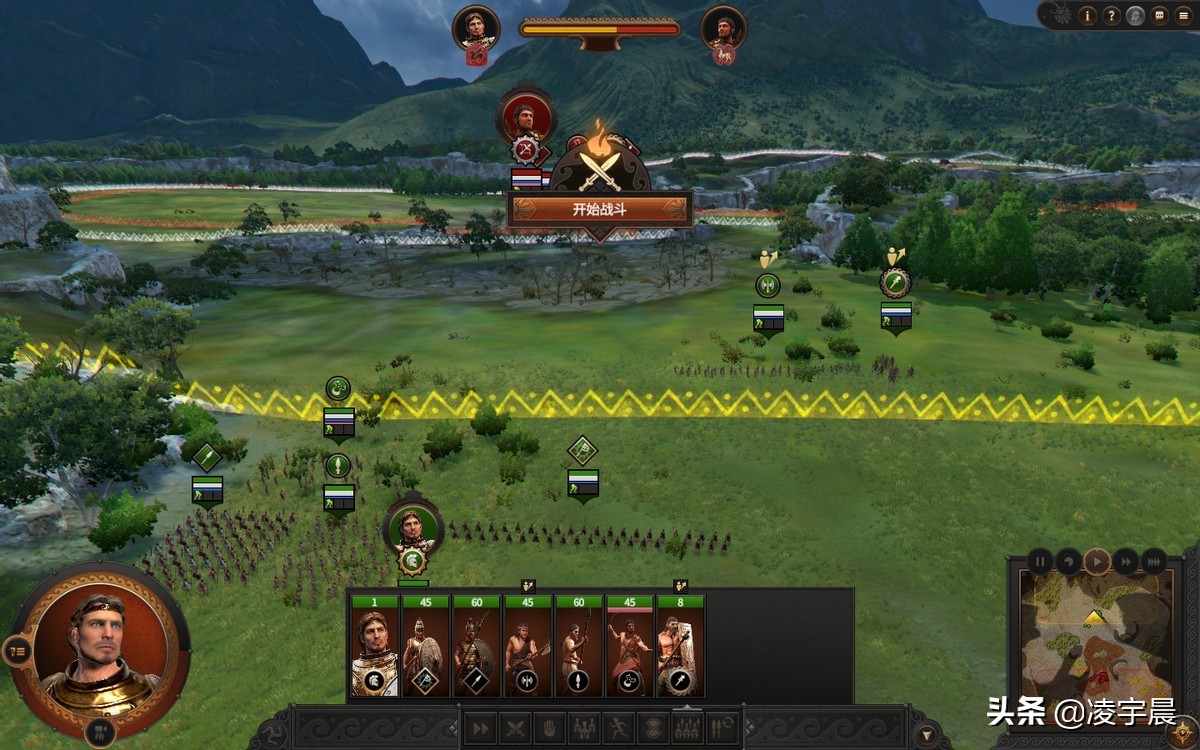Screen dimensions: 1200x750
Task: Toggle the run order button
Action: coord(619,728)
